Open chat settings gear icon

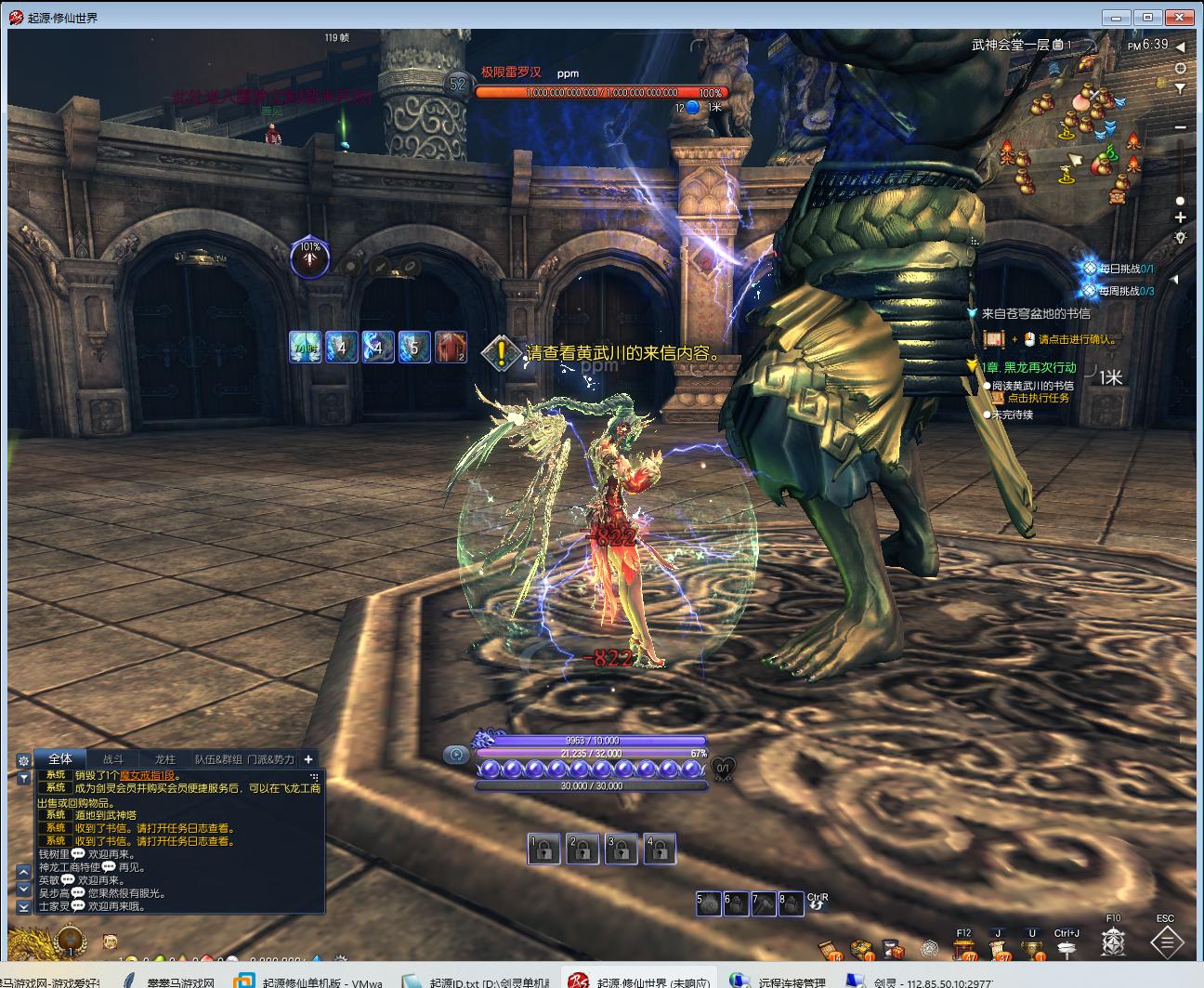pyautogui.click(x=24, y=759)
